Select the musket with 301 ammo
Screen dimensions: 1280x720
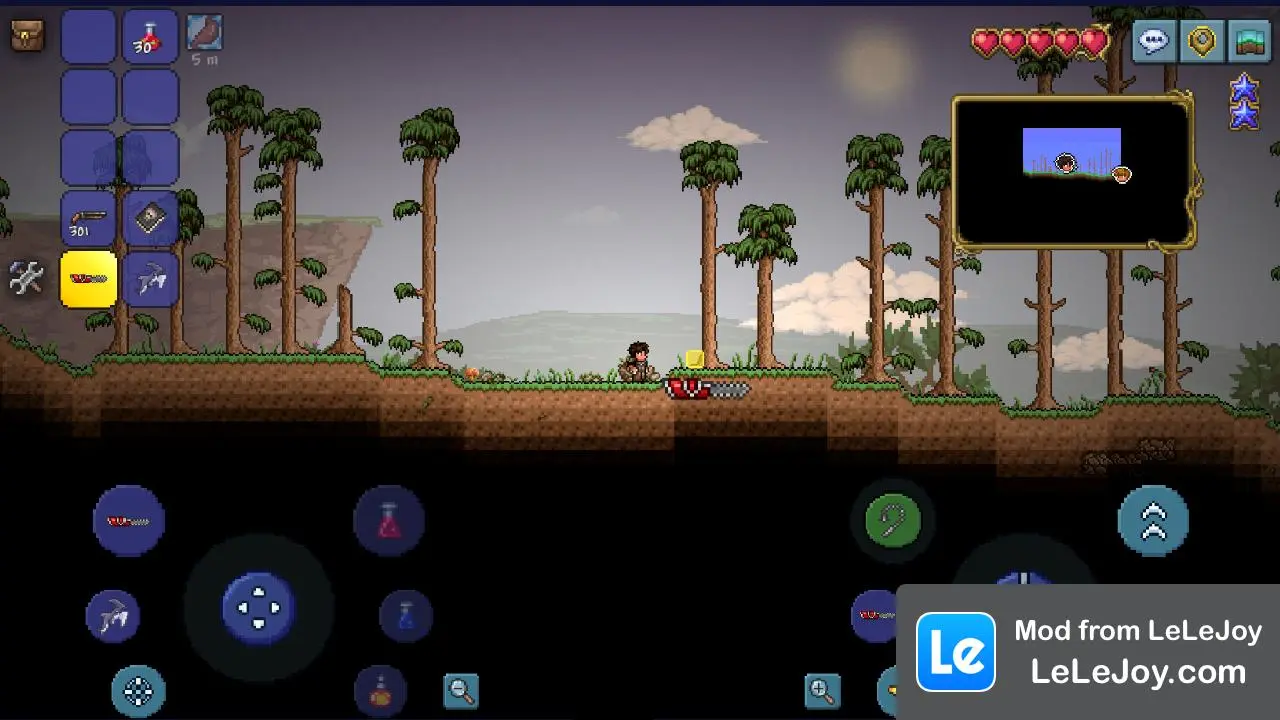coord(88,218)
